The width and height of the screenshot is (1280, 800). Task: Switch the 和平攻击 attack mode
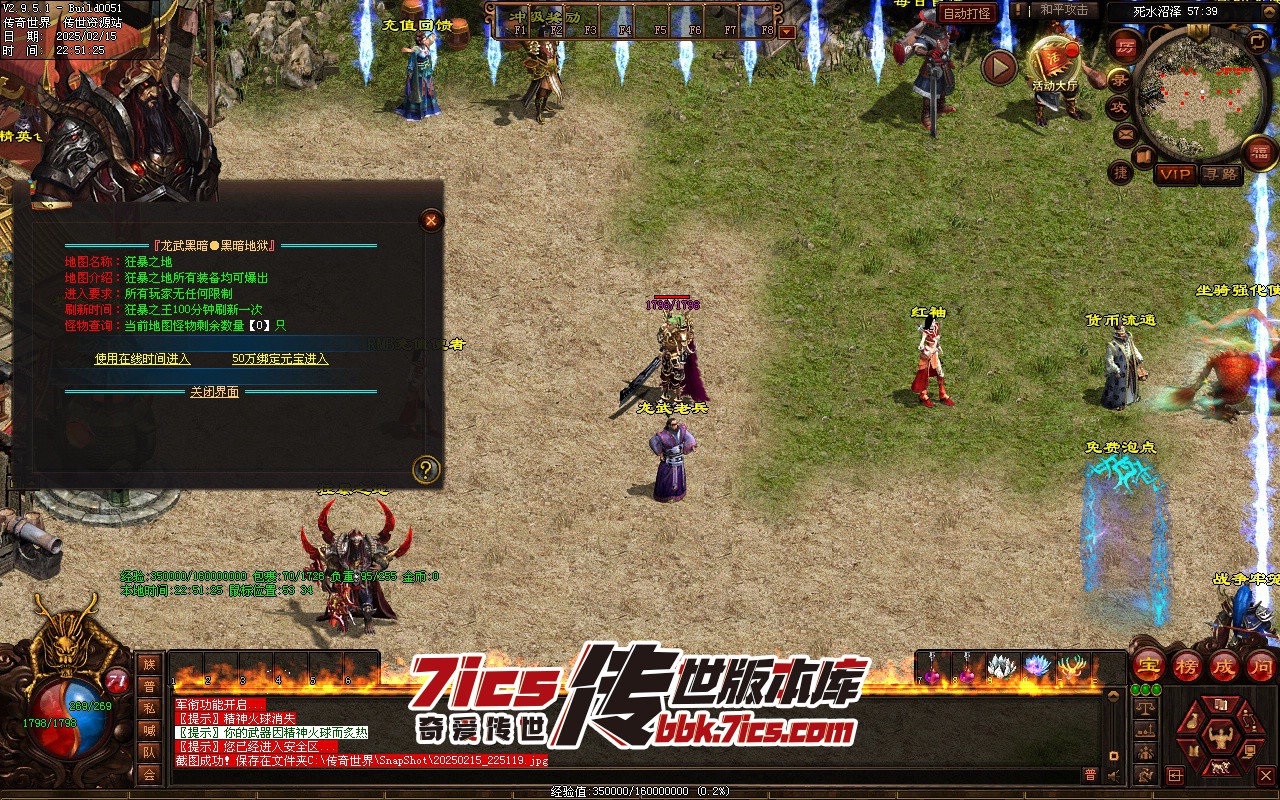click(1063, 10)
